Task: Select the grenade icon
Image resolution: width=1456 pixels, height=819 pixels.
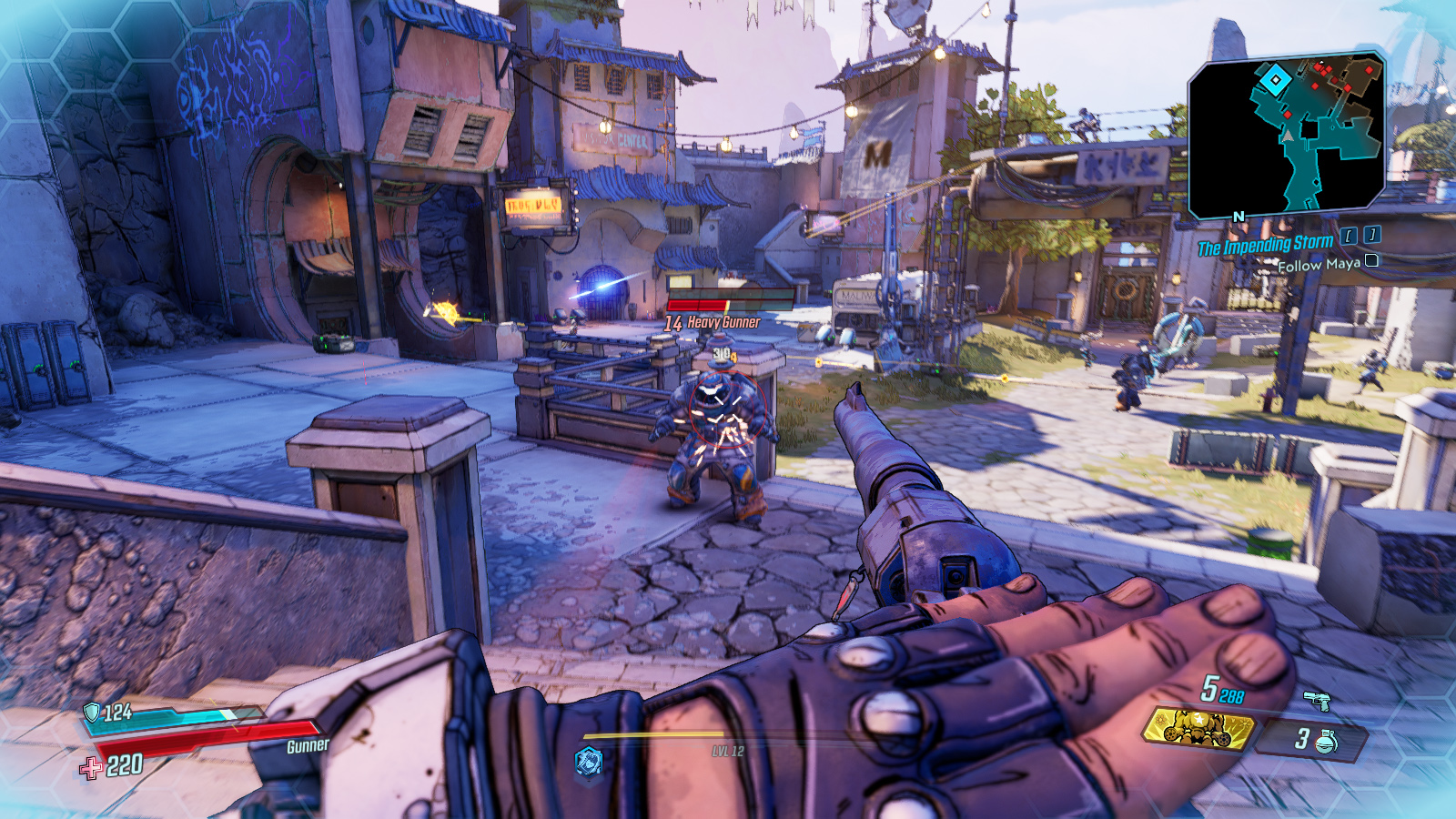Action: coord(1328,741)
